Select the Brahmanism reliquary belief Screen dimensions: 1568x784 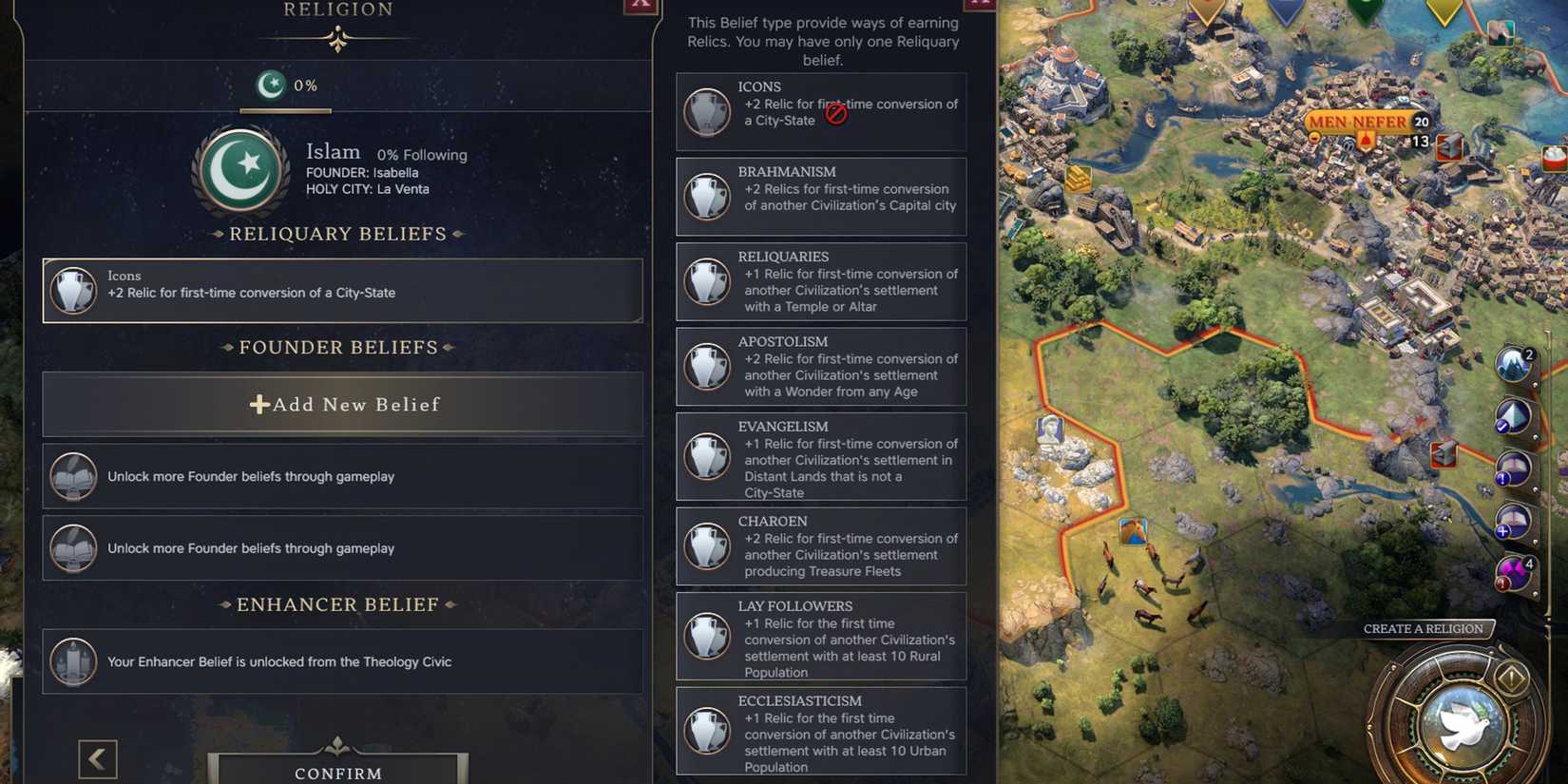pyautogui.click(x=820, y=196)
